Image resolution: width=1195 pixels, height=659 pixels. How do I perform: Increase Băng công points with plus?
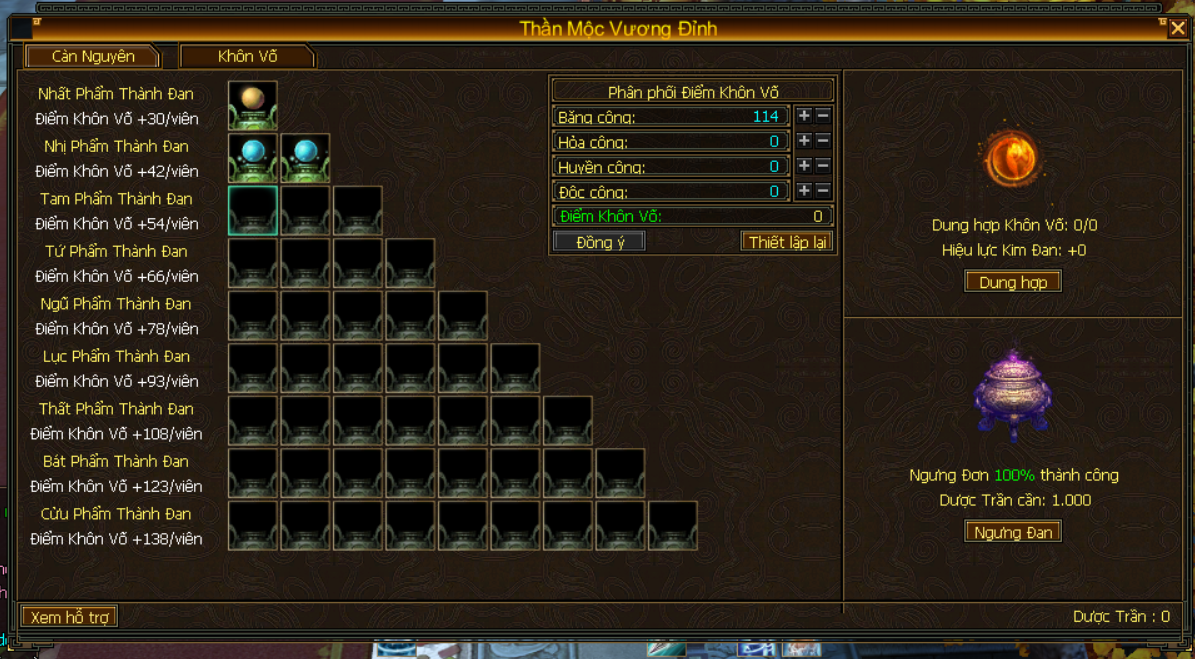[x=804, y=116]
